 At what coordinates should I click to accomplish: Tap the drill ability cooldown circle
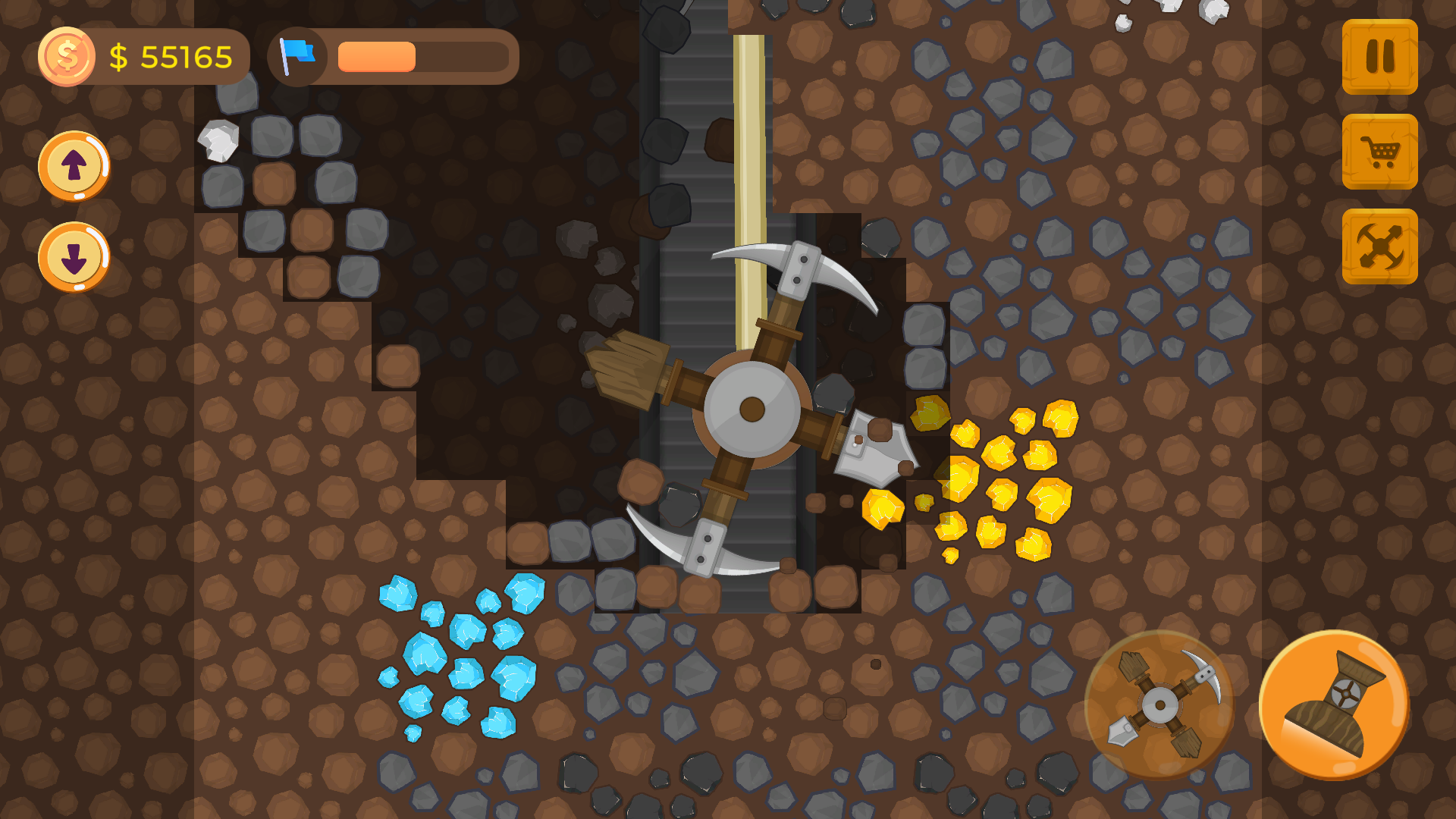point(1160,705)
